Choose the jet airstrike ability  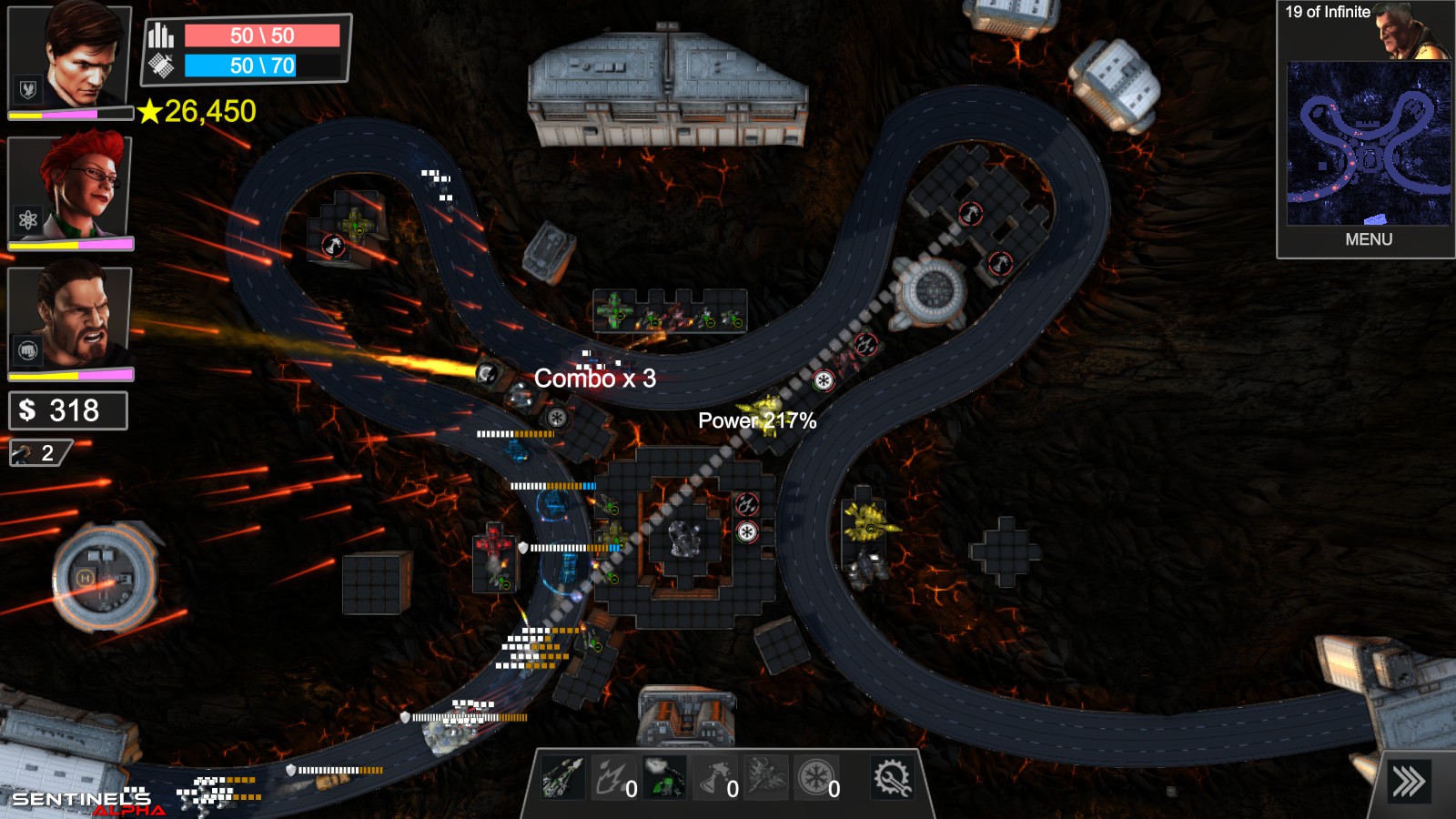click(765, 778)
